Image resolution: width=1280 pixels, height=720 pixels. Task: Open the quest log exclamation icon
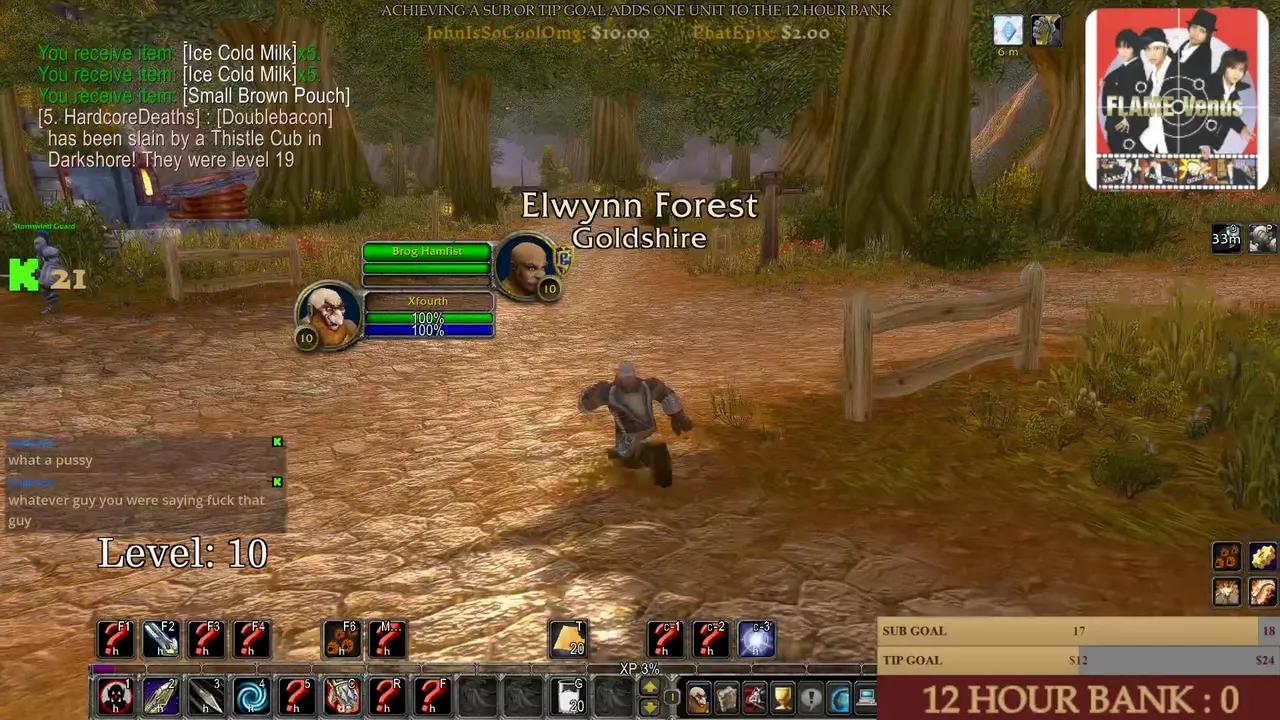[811, 695]
